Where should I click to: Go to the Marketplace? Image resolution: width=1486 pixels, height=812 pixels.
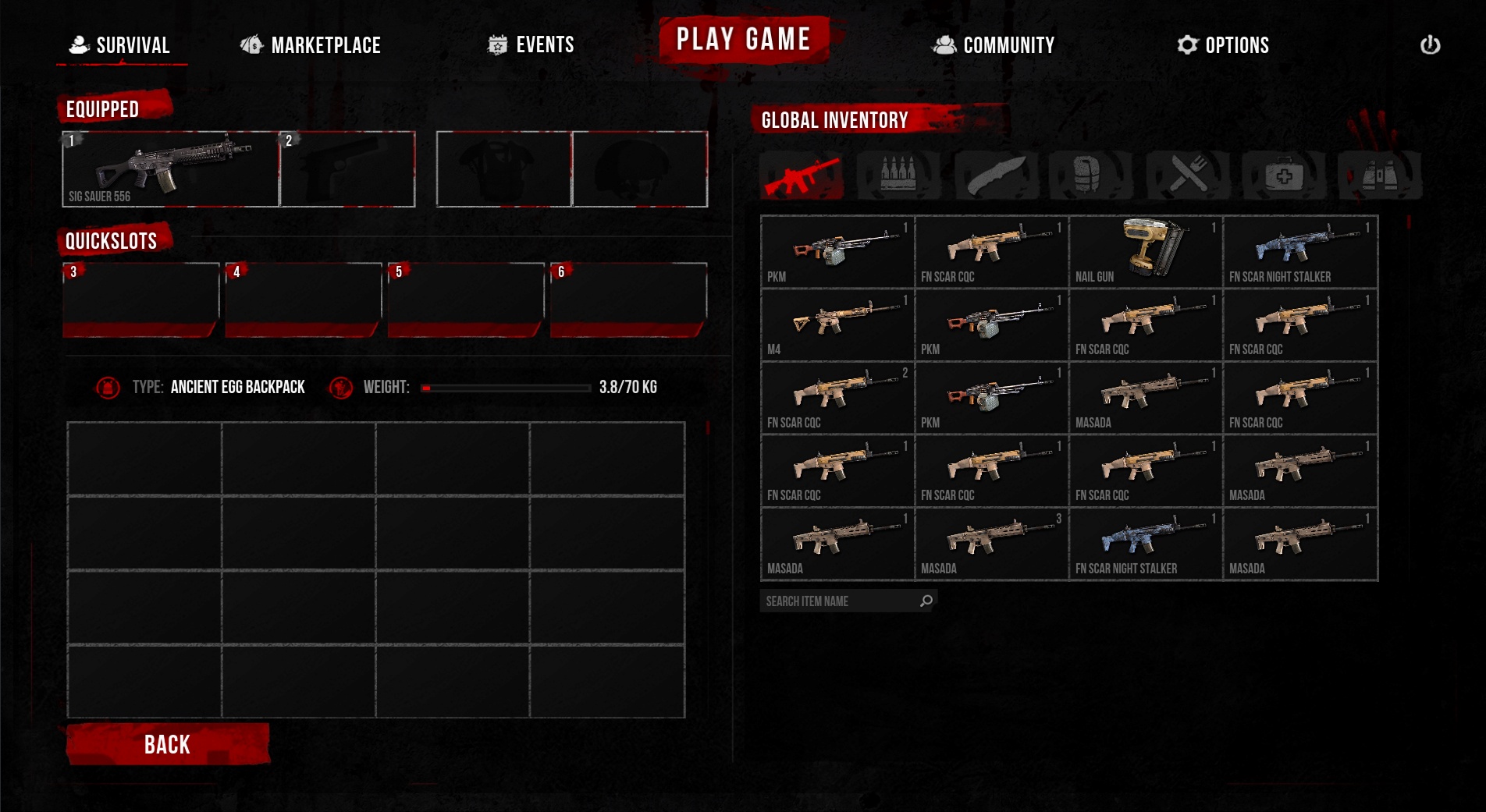[x=311, y=45]
